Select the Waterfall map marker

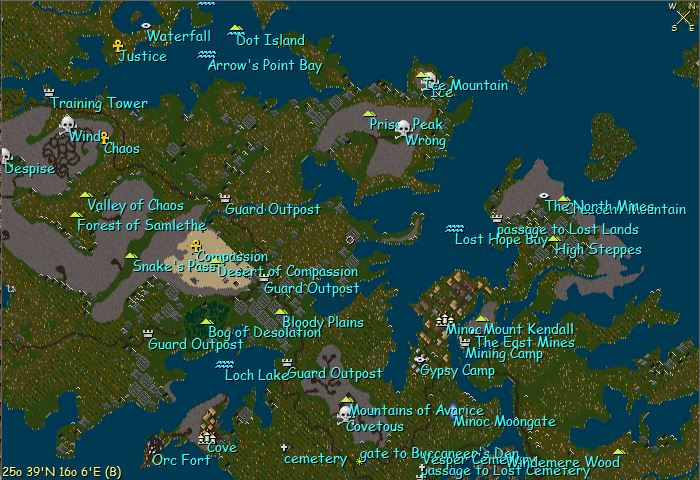(146, 24)
